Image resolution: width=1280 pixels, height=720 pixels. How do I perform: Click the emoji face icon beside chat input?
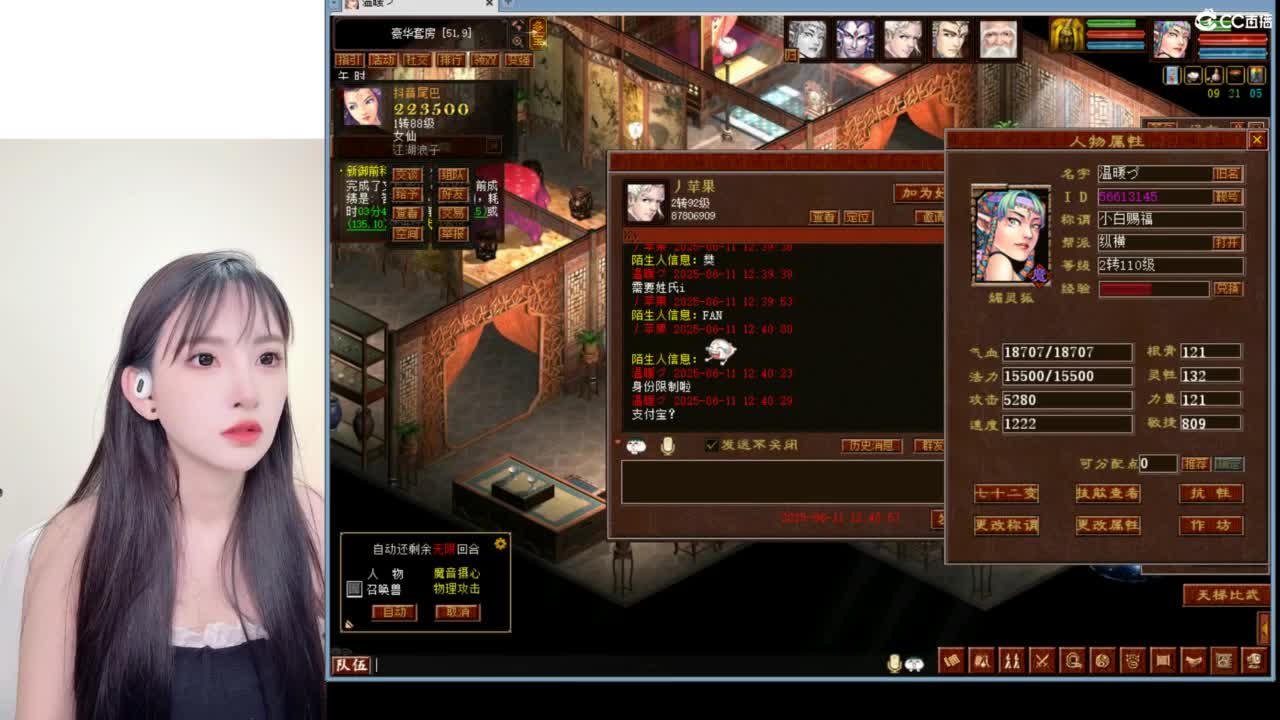pos(636,446)
